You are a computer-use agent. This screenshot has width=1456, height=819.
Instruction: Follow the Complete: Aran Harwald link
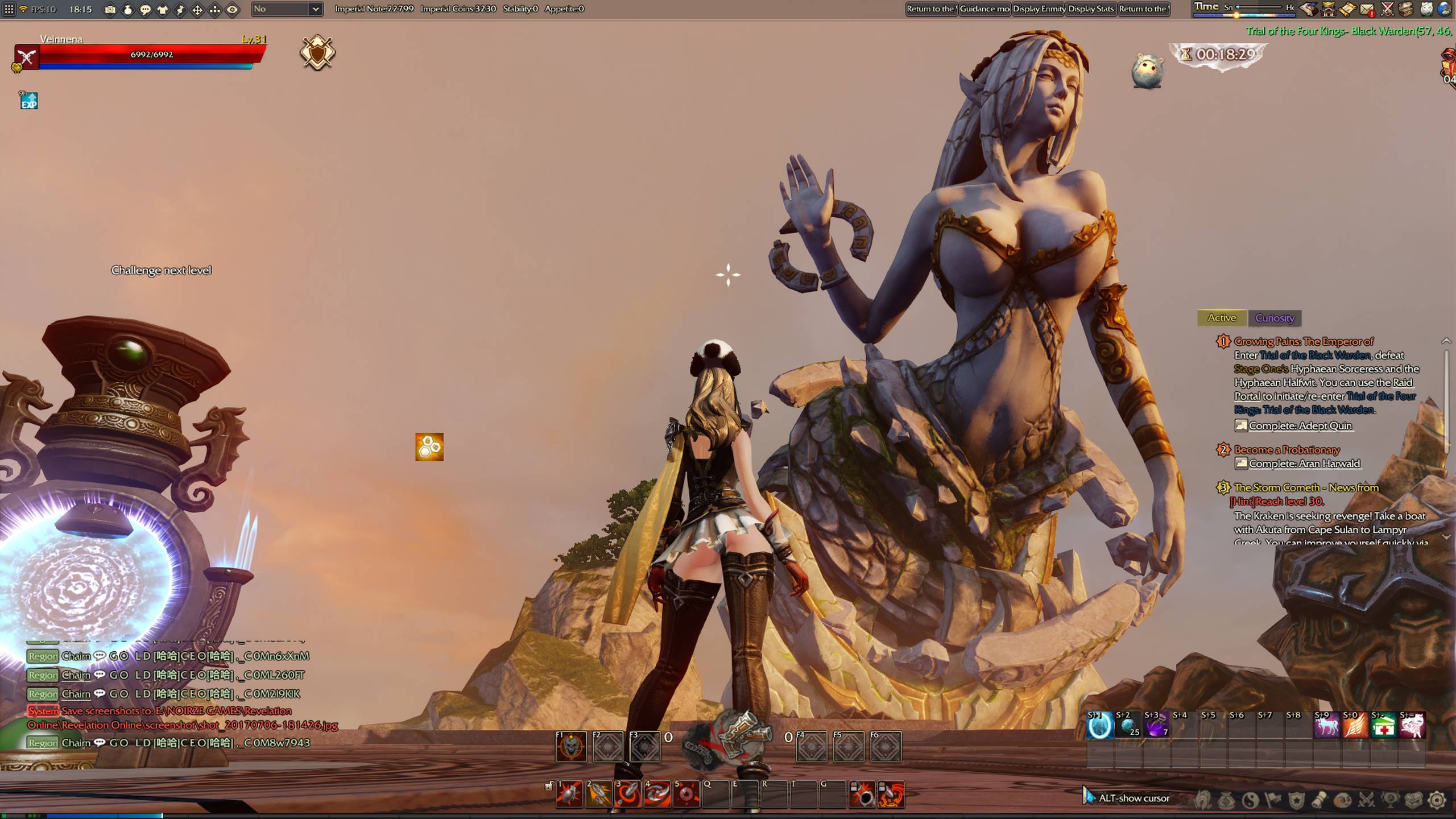point(1304,464)
